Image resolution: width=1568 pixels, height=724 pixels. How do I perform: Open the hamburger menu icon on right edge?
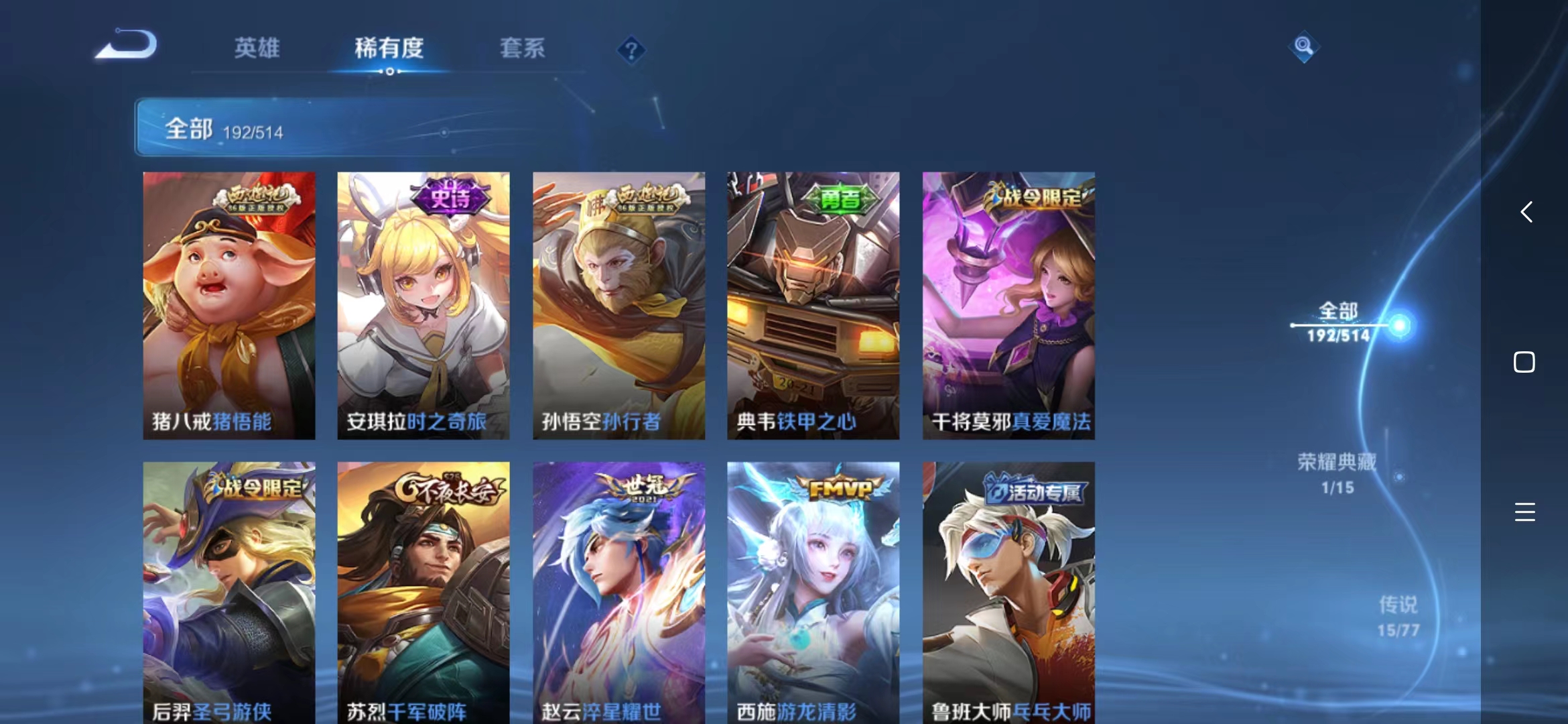1525,511
